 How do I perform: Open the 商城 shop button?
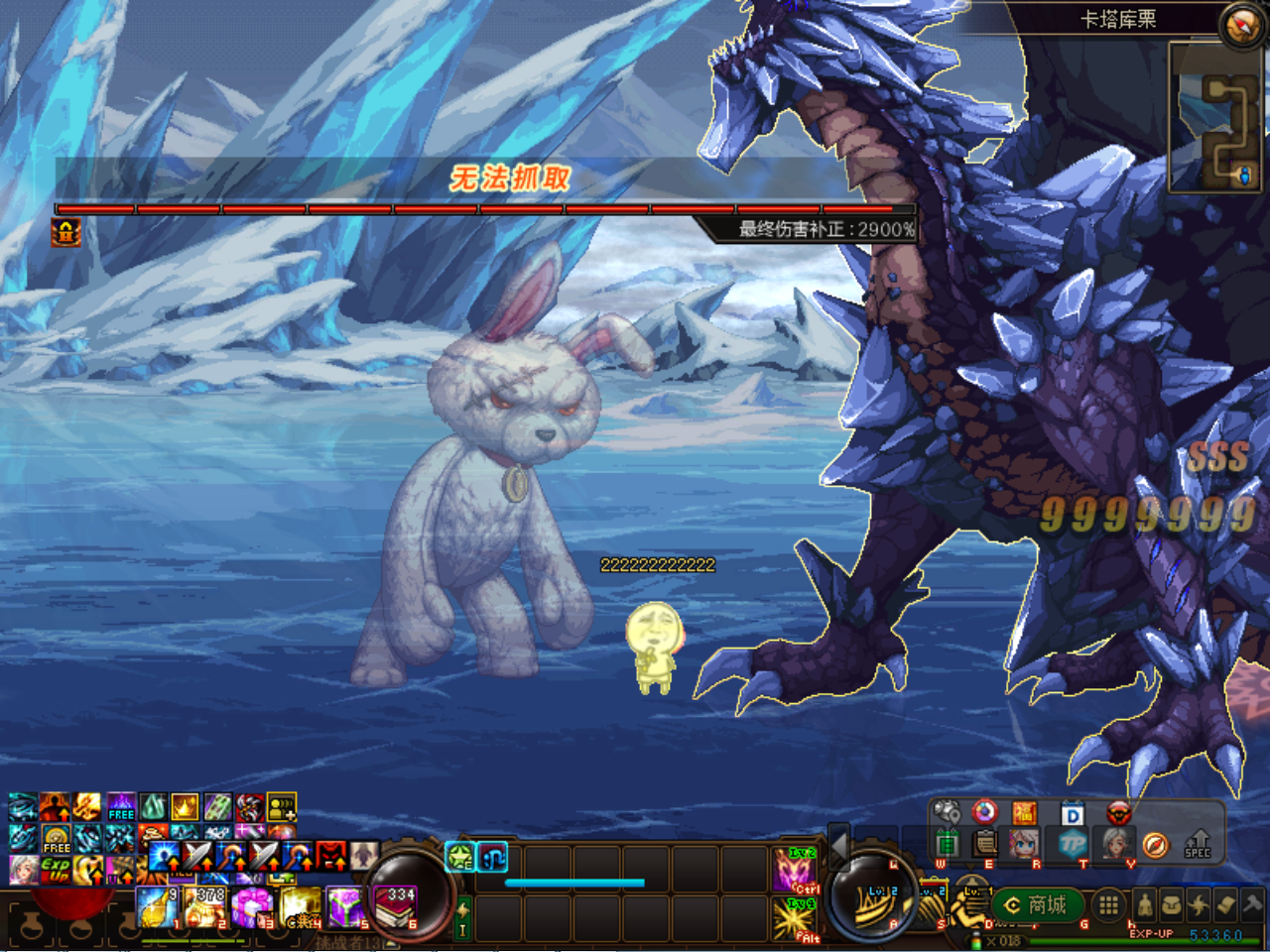pyautogui.click(x=1037, y=904)
